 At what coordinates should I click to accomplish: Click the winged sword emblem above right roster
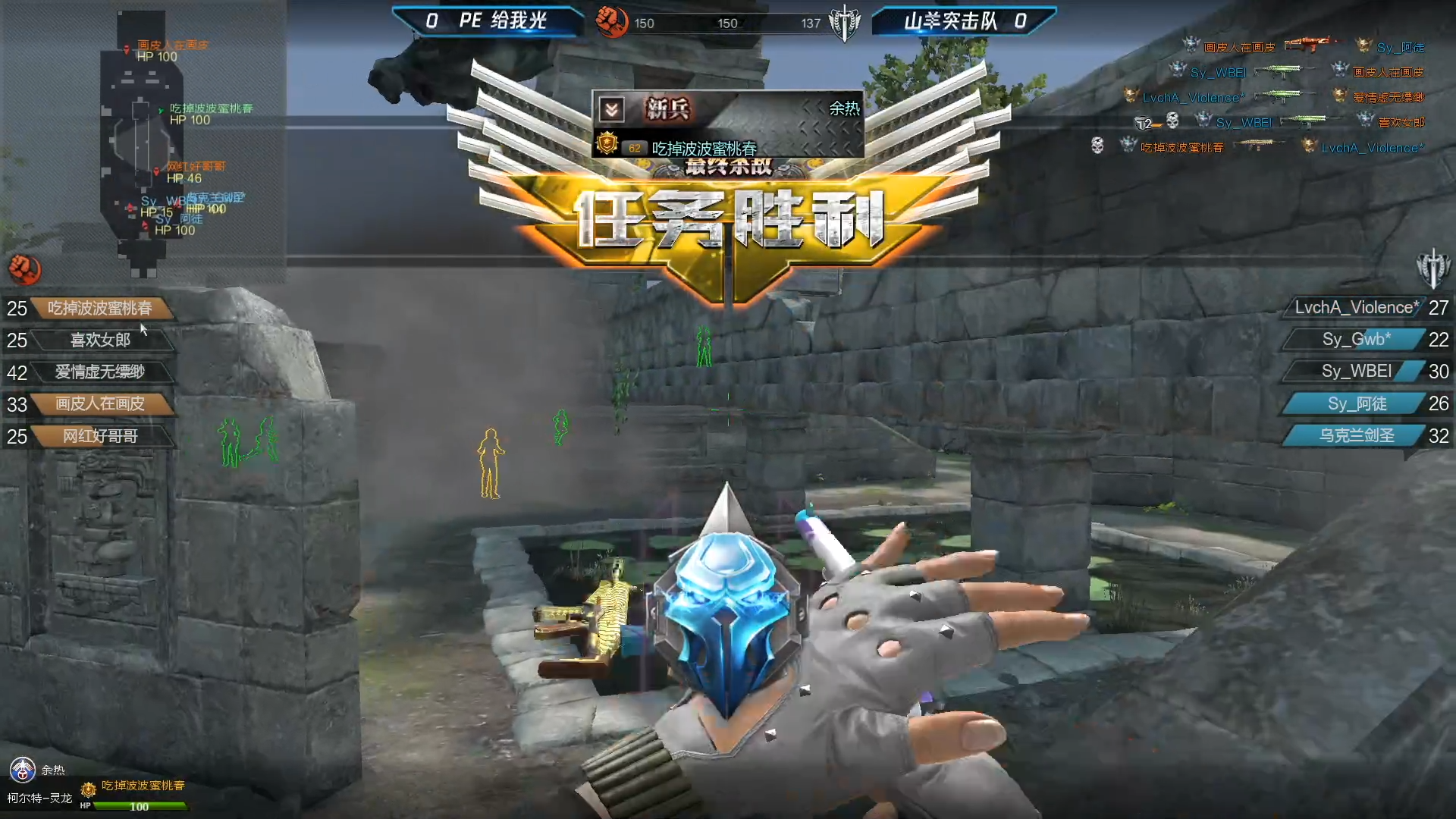coord(1432,268)
